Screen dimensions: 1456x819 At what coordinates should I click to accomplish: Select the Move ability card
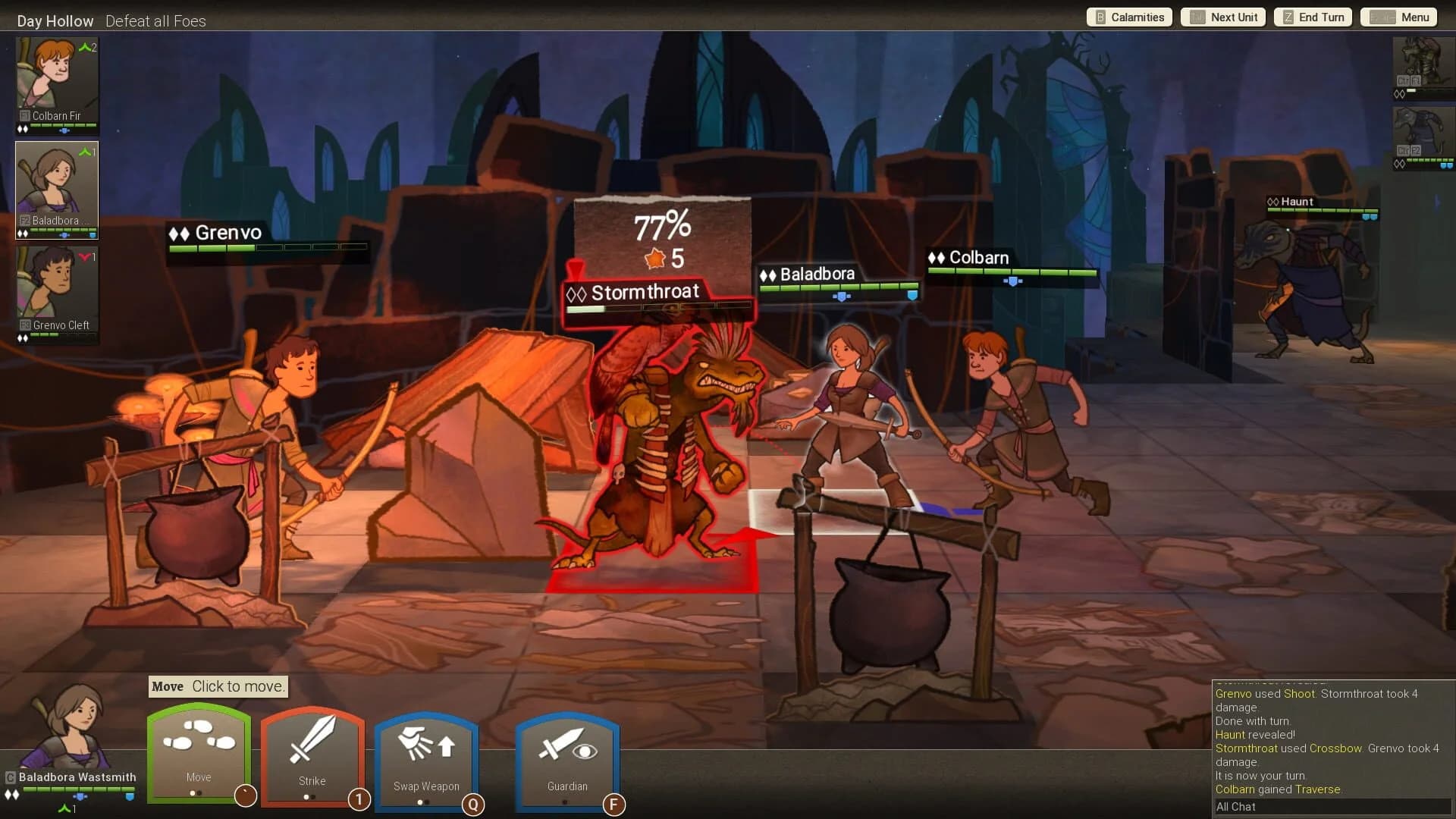coord(198,755)
